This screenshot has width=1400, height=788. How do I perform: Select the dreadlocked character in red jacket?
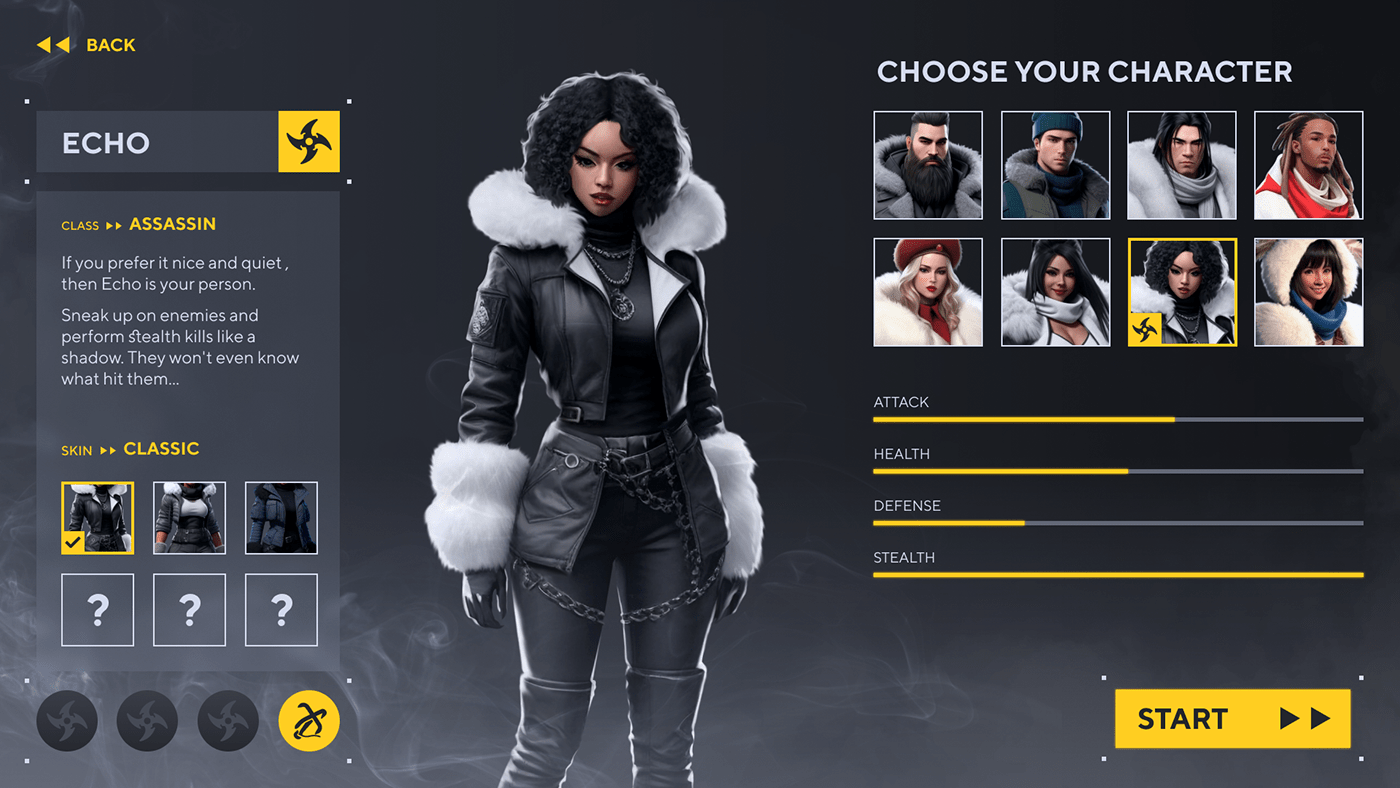[x=1308, y=165]
